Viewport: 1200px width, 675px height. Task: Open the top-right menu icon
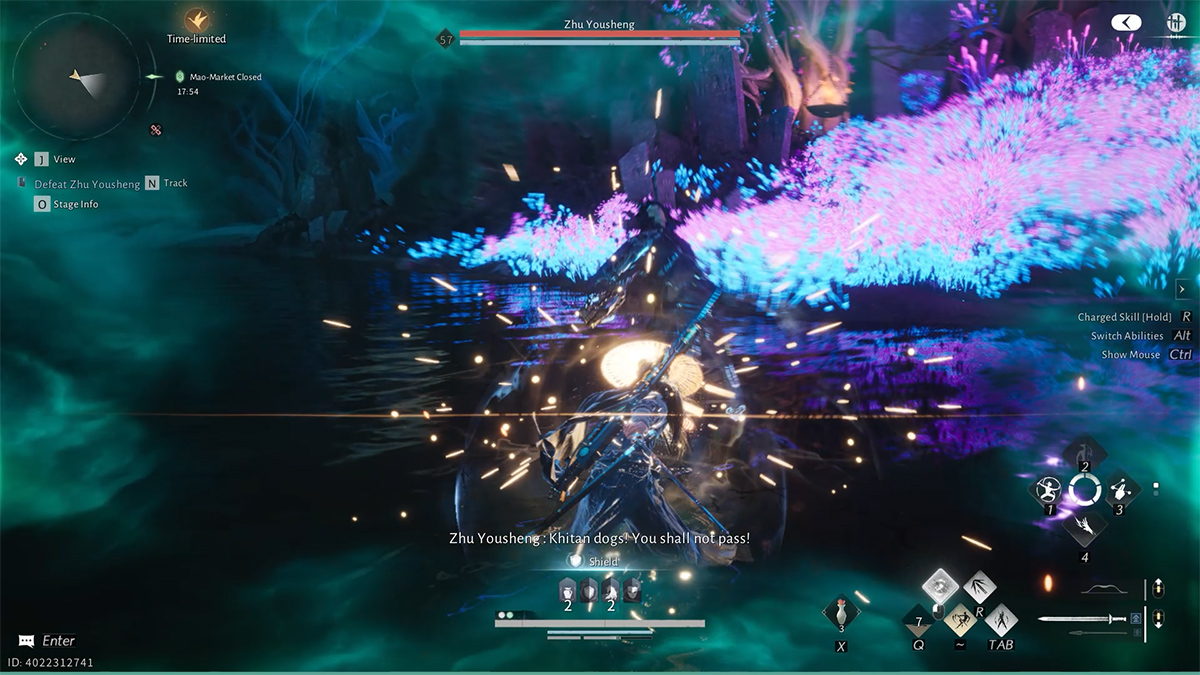pyautogui.click(x=1177, y=23)
